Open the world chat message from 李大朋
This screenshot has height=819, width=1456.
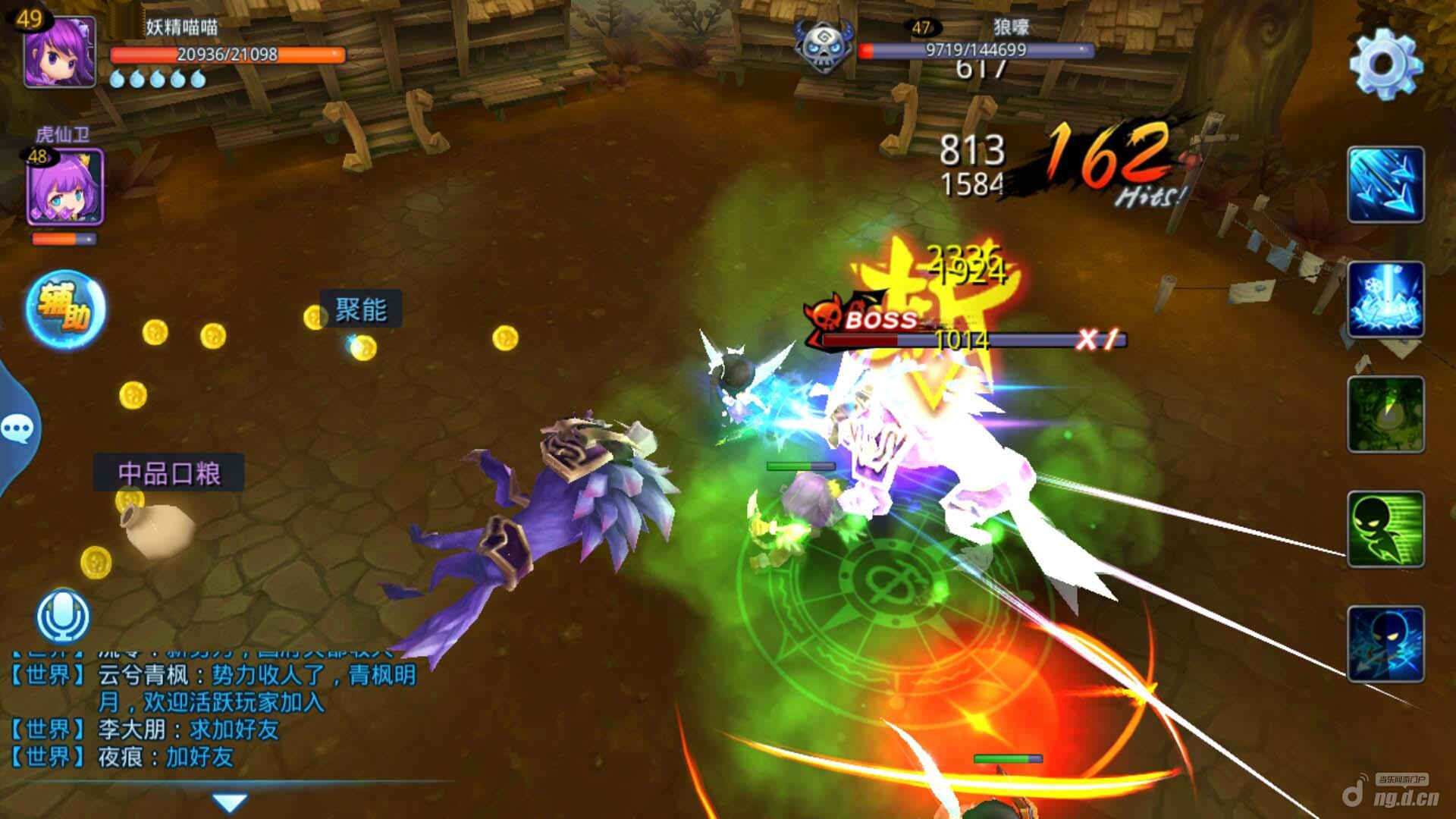point(188,730)
